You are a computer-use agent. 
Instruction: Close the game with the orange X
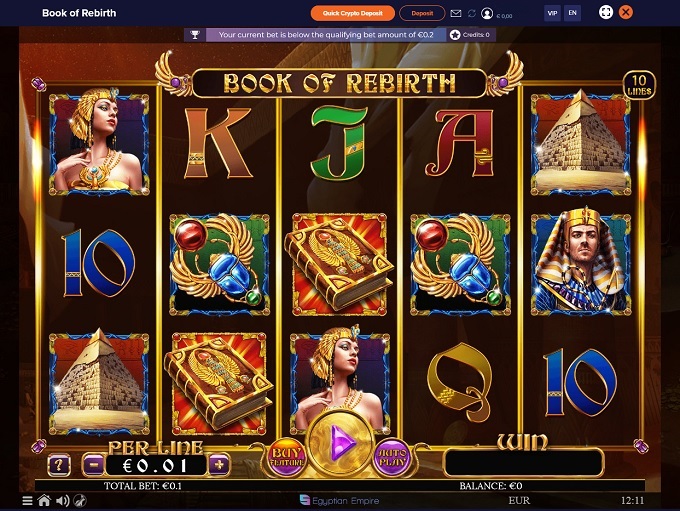[626, 13]
